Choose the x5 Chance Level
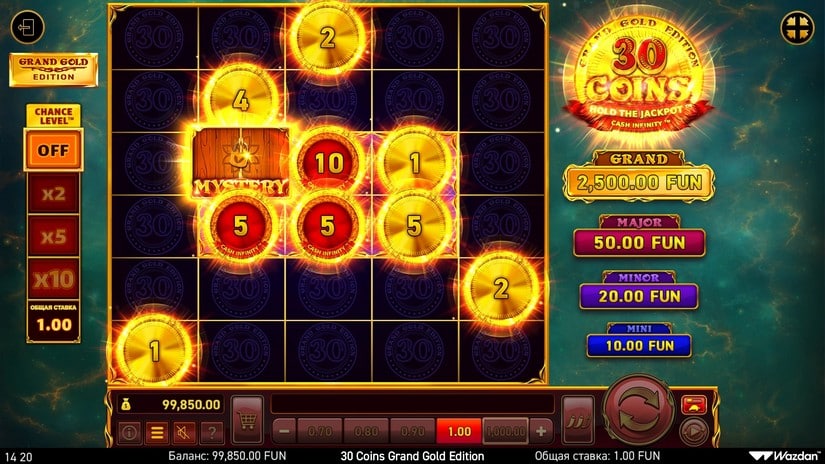 click(x=53, y=238)
